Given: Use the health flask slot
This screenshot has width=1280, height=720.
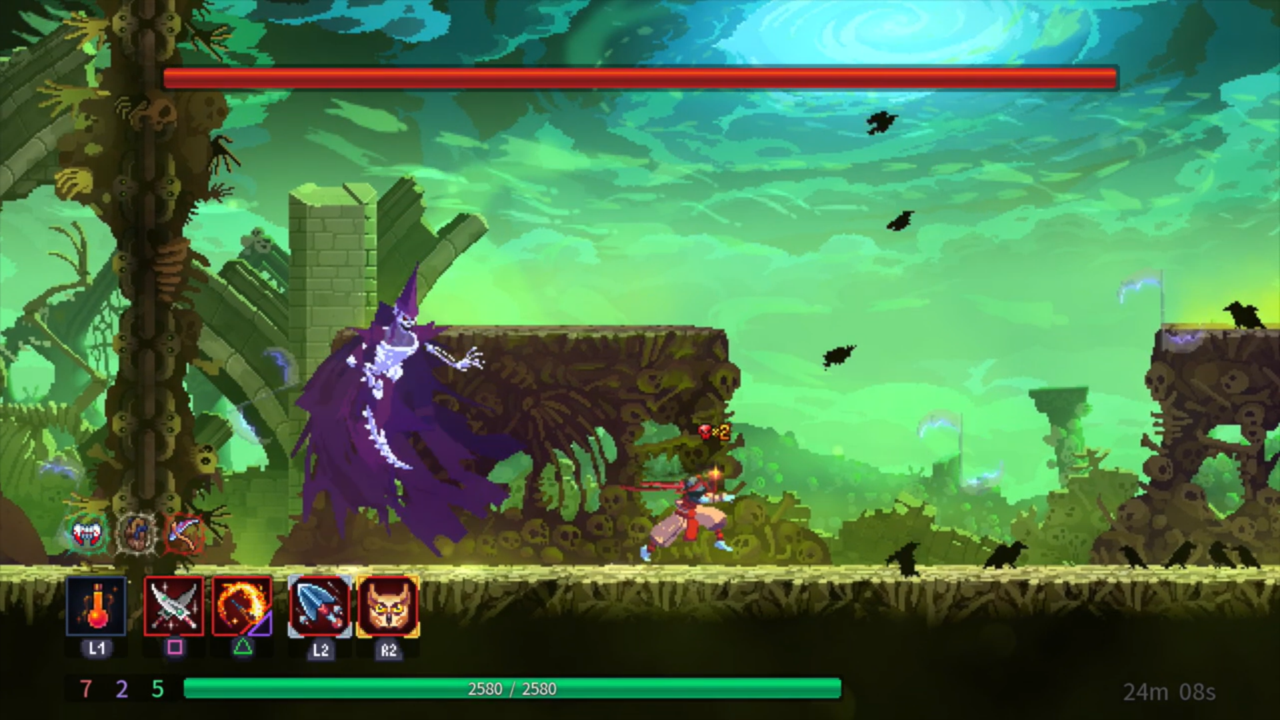Looking at the screenshot, I should [x=96, y=606].
